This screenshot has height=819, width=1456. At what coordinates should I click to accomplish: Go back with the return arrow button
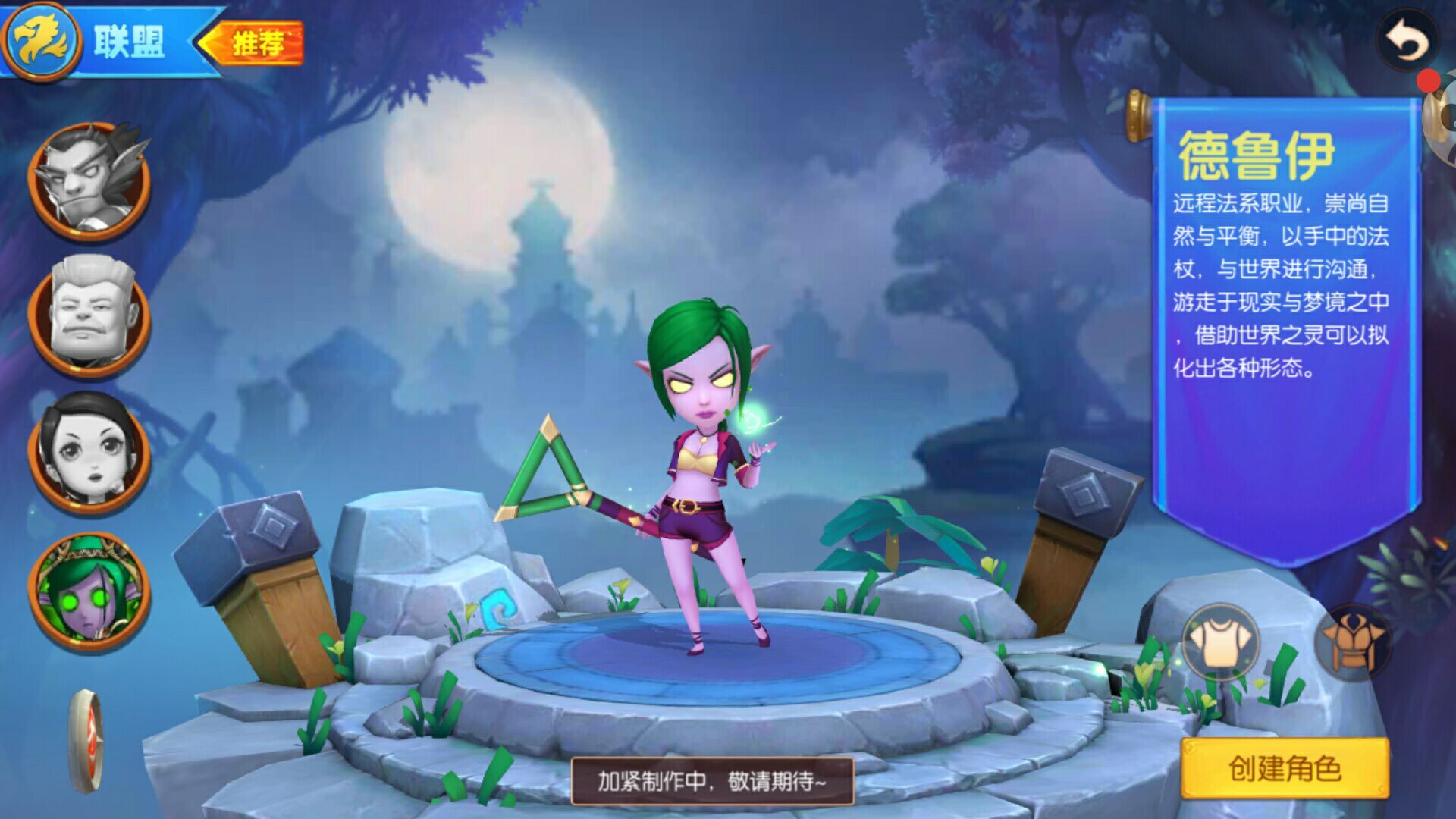(x=1408, y=42)
